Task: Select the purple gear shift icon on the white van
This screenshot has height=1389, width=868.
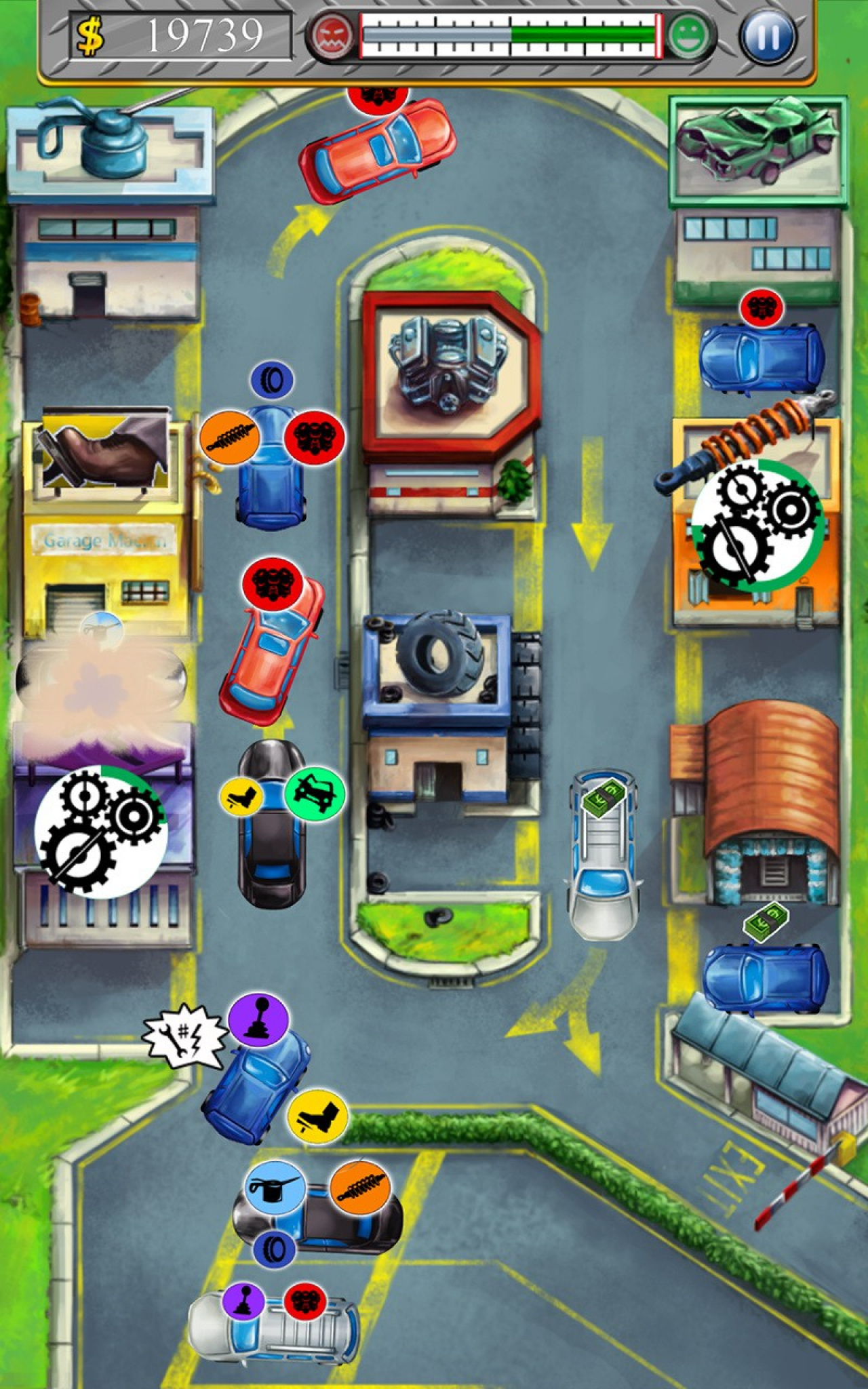Action: click(x=243, y=1300)
